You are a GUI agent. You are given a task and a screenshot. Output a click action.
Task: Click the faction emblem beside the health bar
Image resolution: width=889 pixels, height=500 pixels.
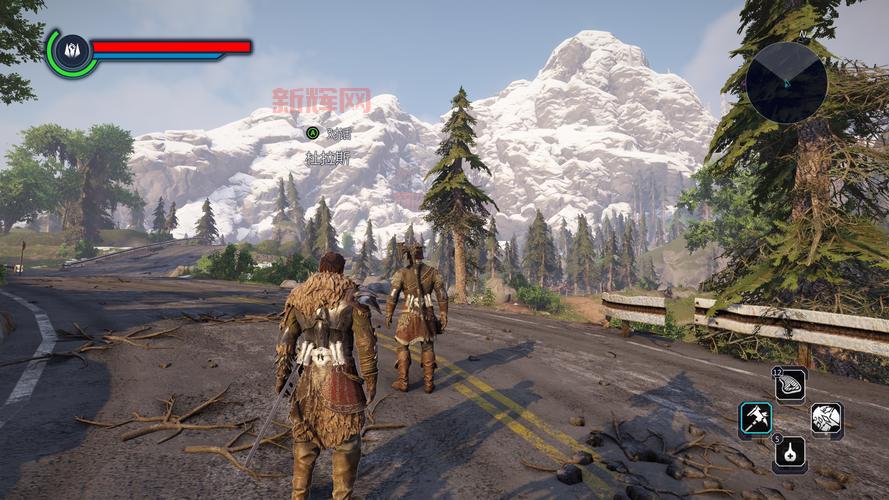[x=71, y=51]
